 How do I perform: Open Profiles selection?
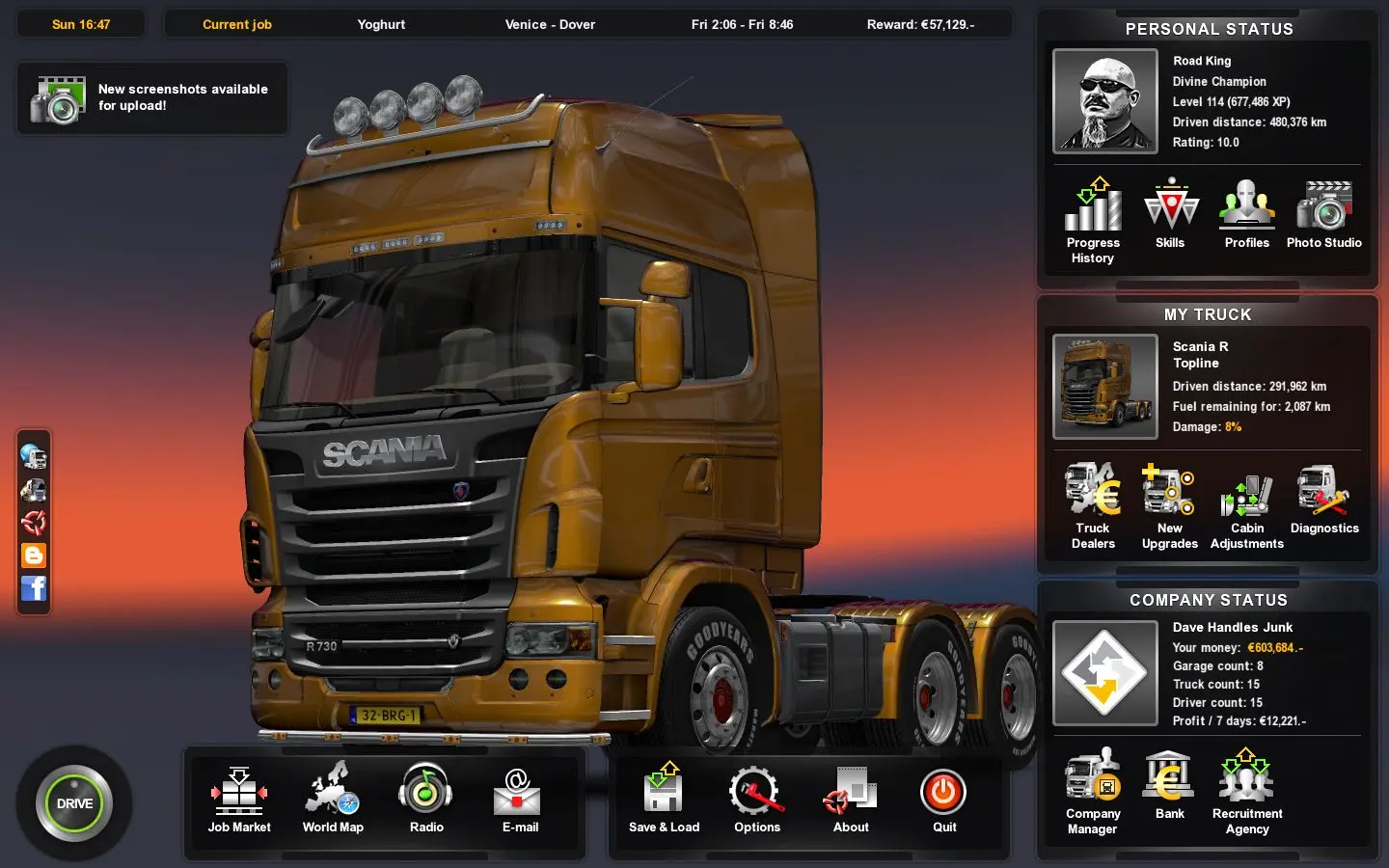tap(1247, 213)
